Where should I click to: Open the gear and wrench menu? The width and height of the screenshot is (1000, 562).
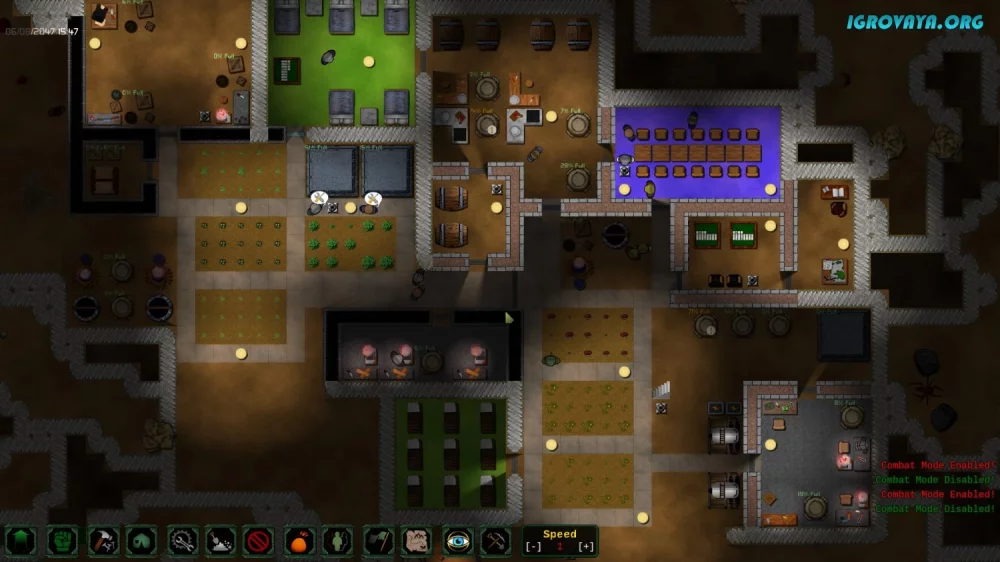tap(182, 541)
